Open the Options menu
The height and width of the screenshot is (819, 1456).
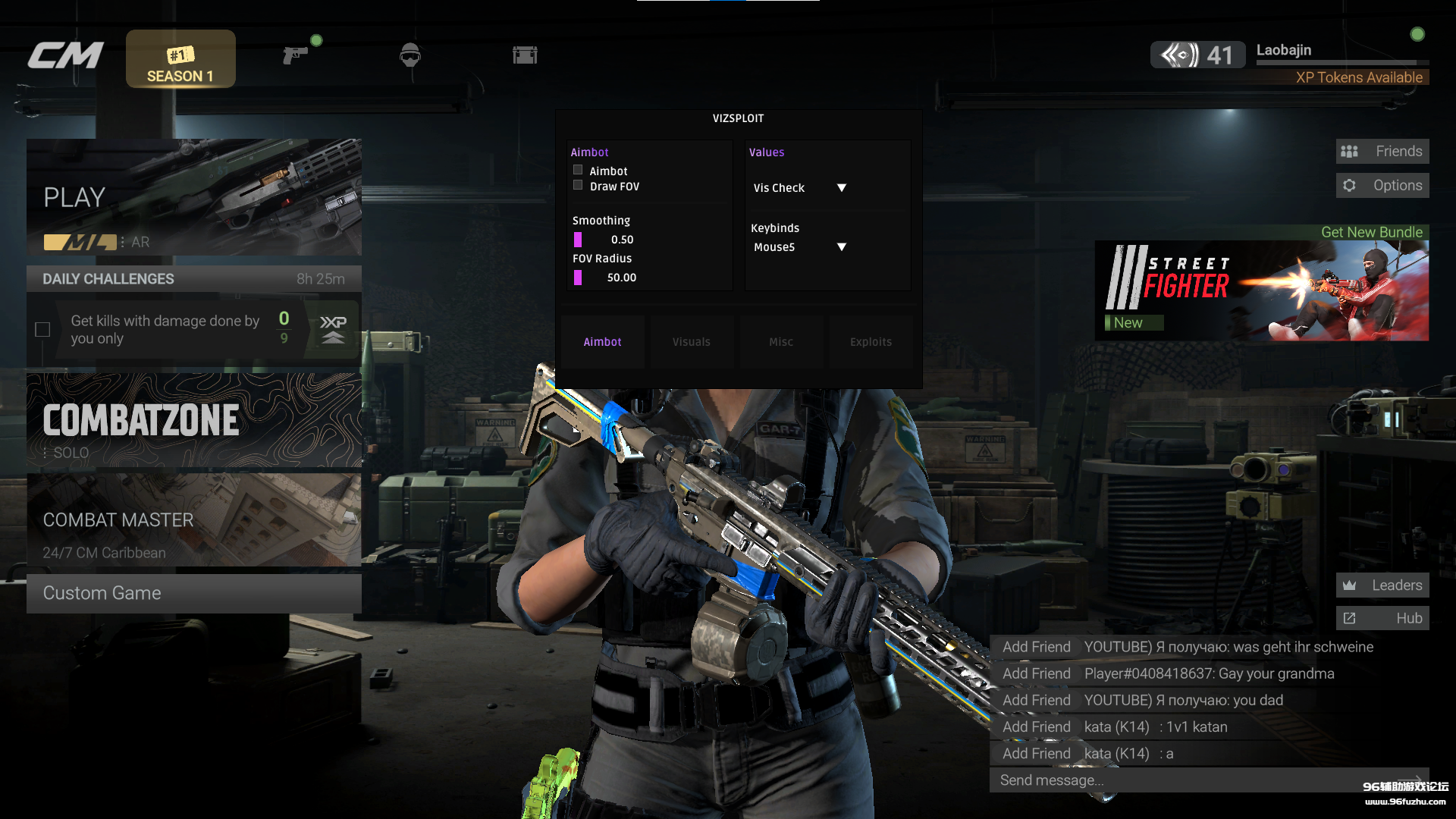click(1382, 186)
